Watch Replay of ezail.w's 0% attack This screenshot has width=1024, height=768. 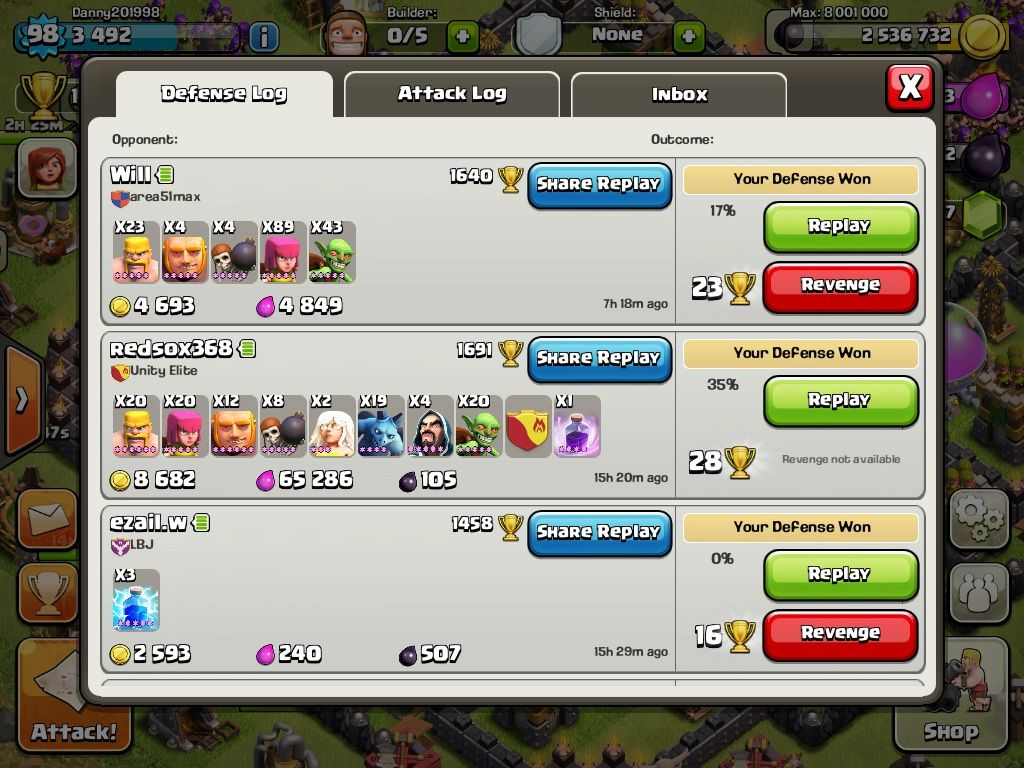[x=840, y=575]
